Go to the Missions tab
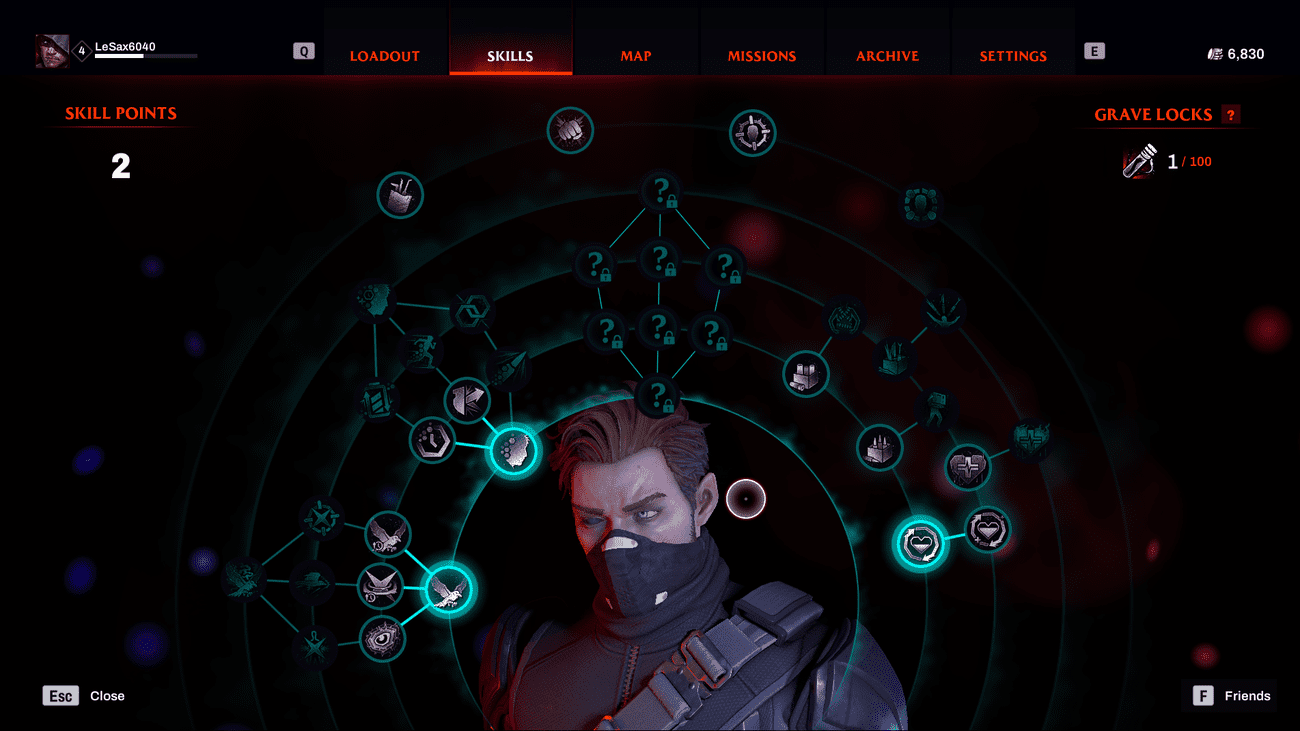 click(x=762, y=56)
